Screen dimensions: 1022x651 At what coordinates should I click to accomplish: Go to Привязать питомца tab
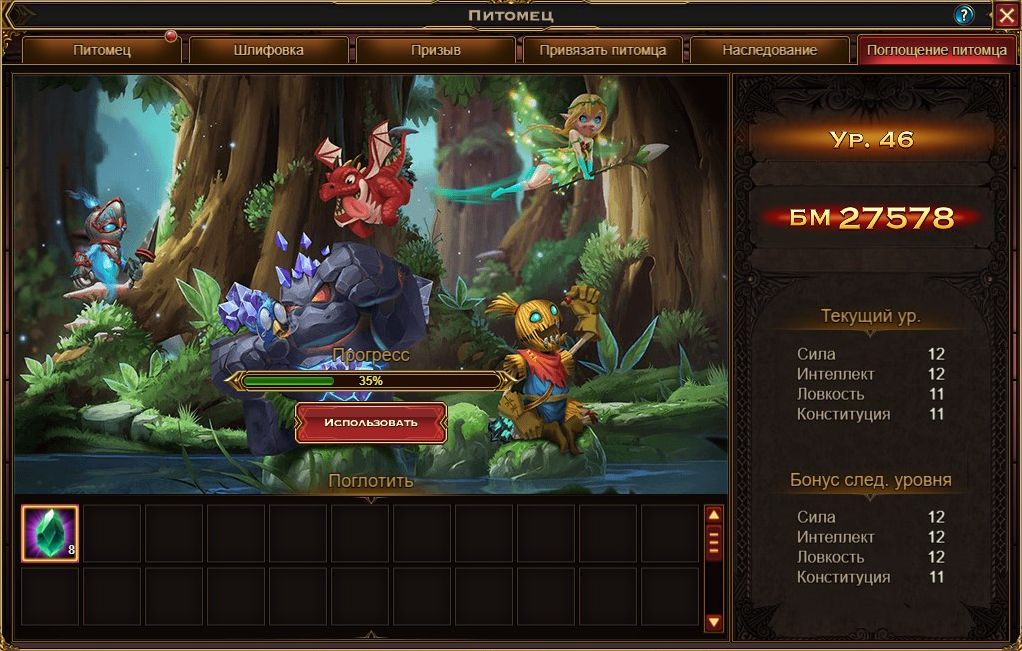[602, 51]
